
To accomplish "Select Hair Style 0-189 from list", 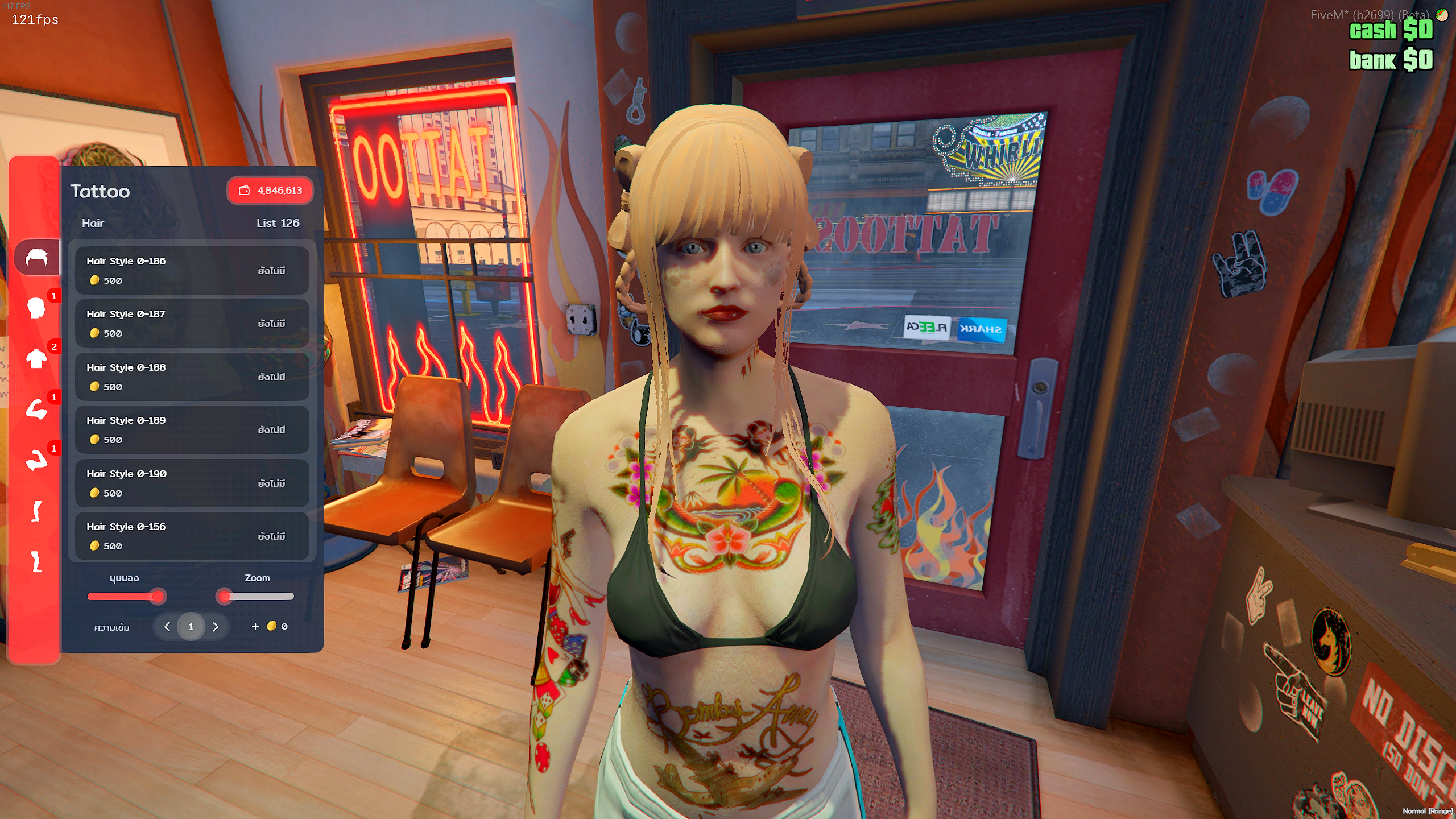I will click(192, 429).
